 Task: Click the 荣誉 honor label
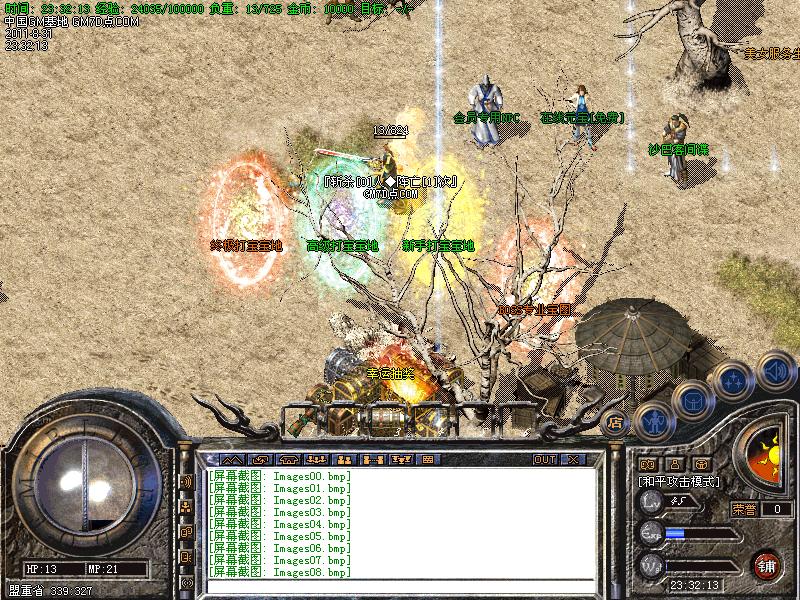[744, 509]
